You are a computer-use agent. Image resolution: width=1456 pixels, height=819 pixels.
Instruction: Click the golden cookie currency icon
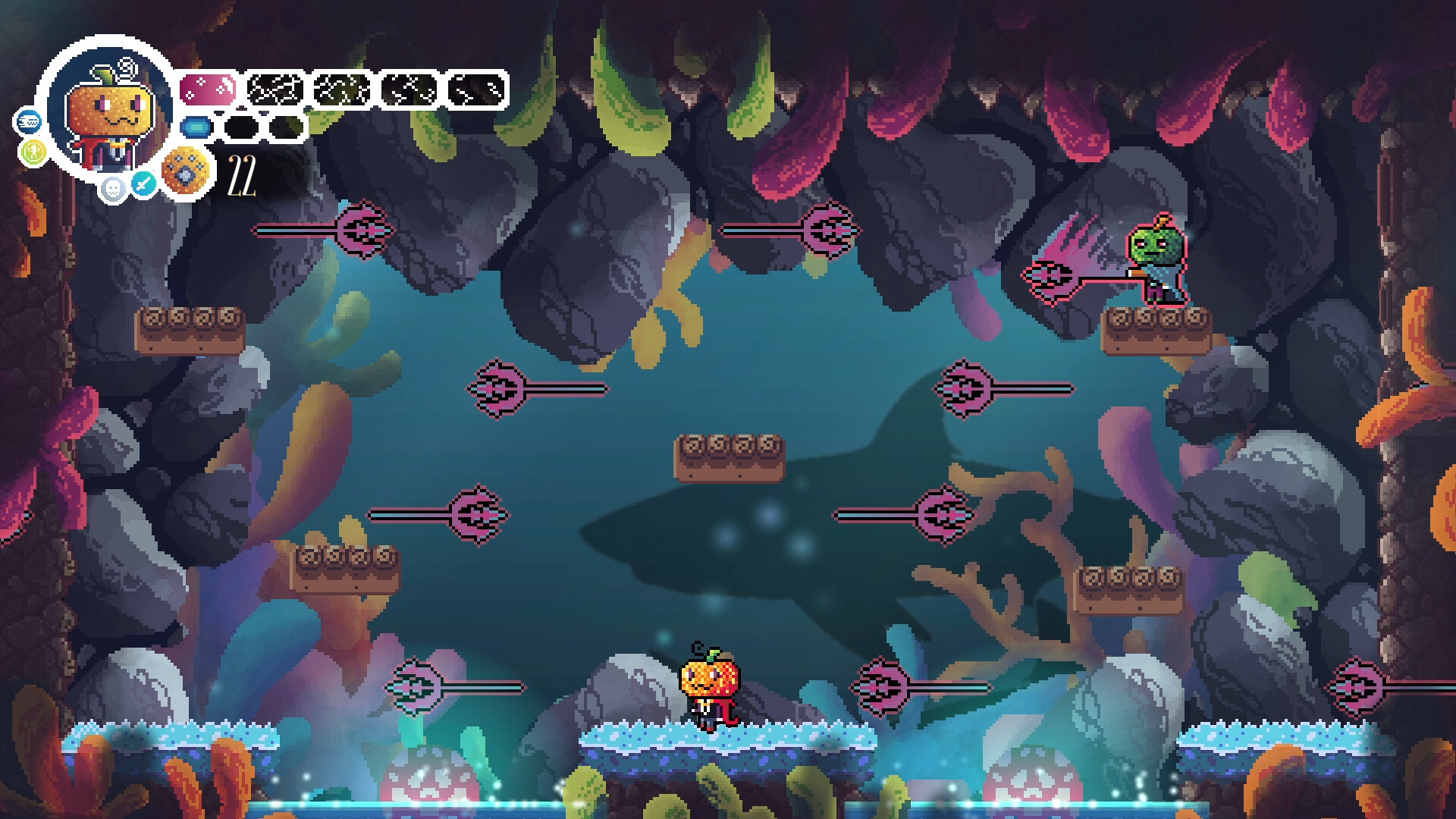(x=185, y=170)
